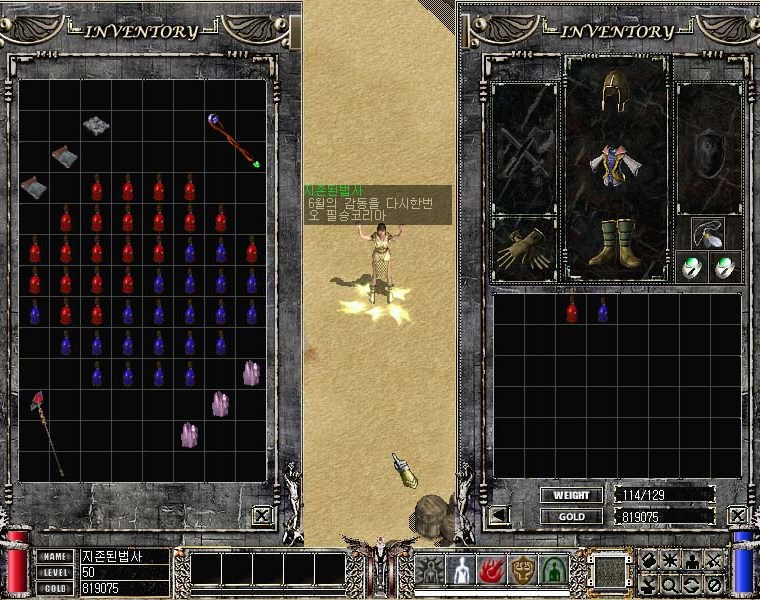Select the blue potion in equipment bag
Screen dimensions: 760x600
(603, 311)
